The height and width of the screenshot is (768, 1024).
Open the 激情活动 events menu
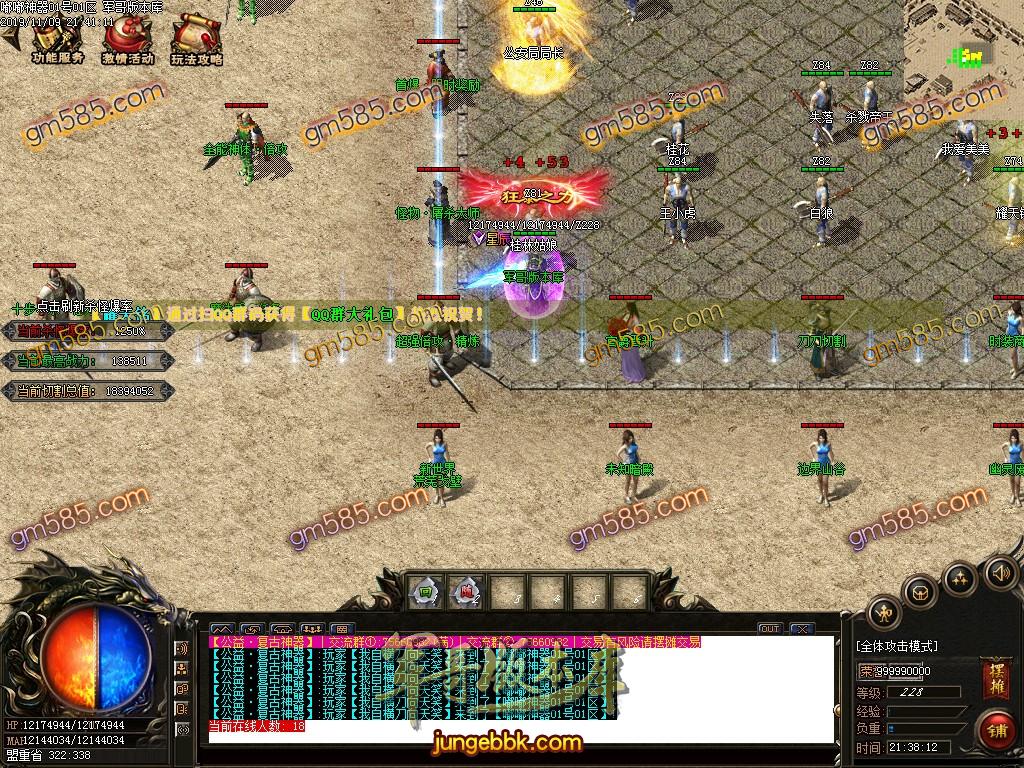(x=127, y=39)
